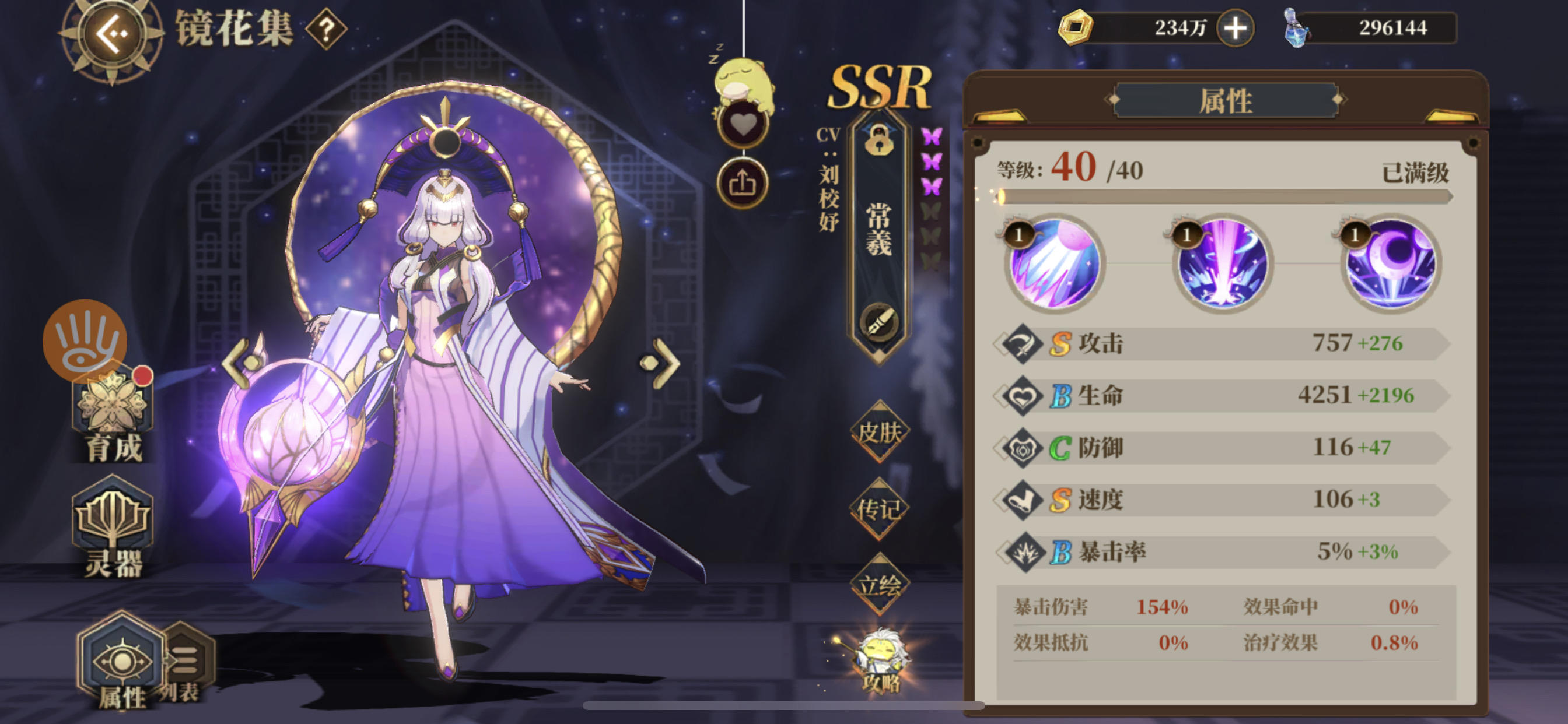The image size is (1568, 724).
Task: Open the 攻略 strategy guide icon
Action: click(x=882, y=664)
